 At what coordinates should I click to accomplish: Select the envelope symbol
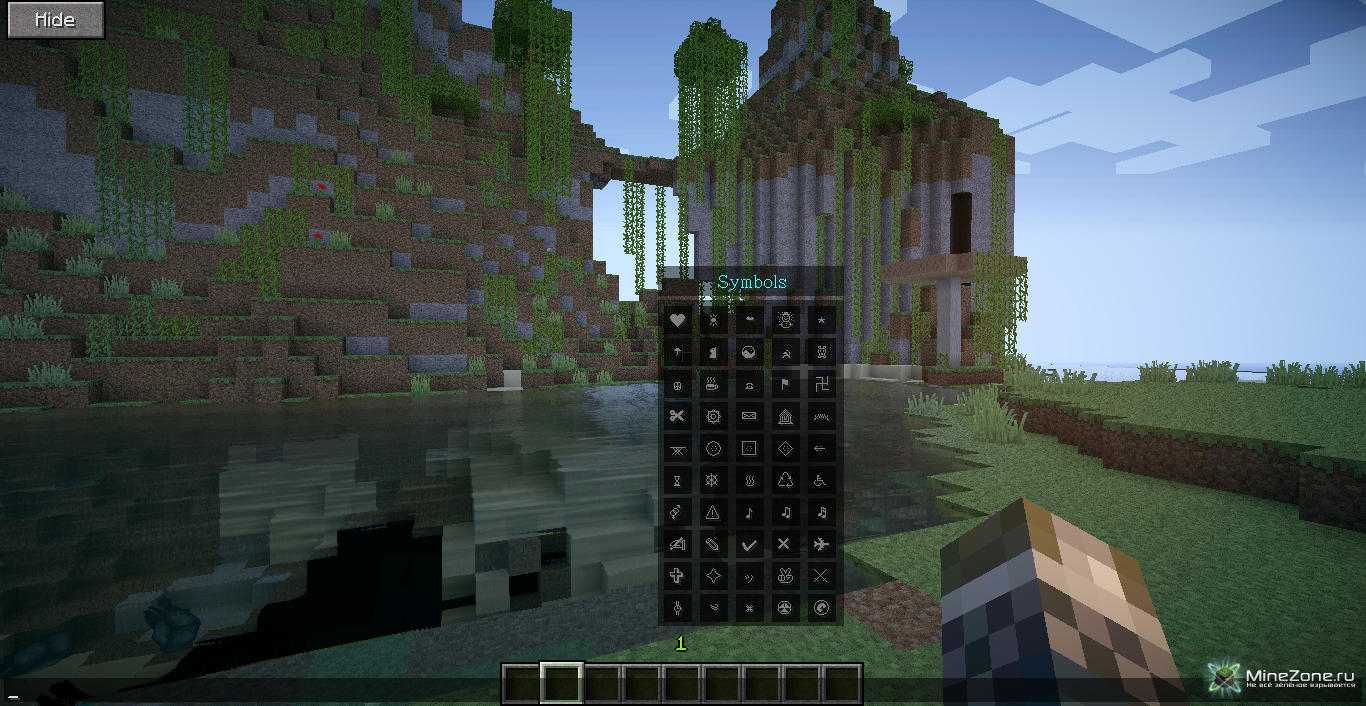pos(749,417)
